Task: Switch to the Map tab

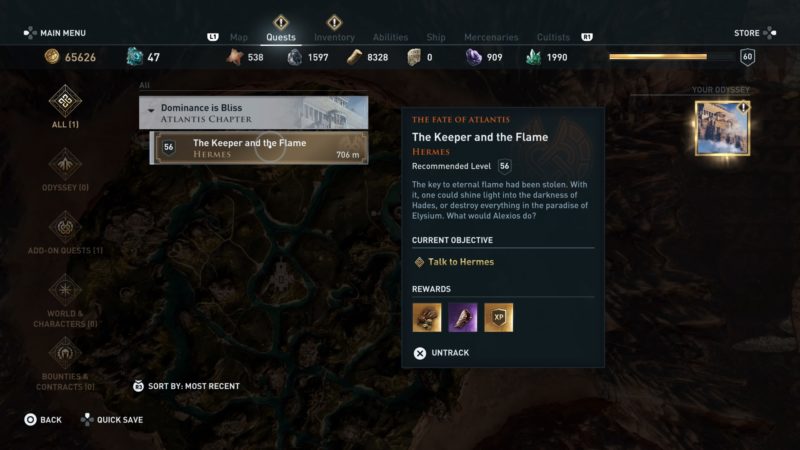Action: pos(238,38)
